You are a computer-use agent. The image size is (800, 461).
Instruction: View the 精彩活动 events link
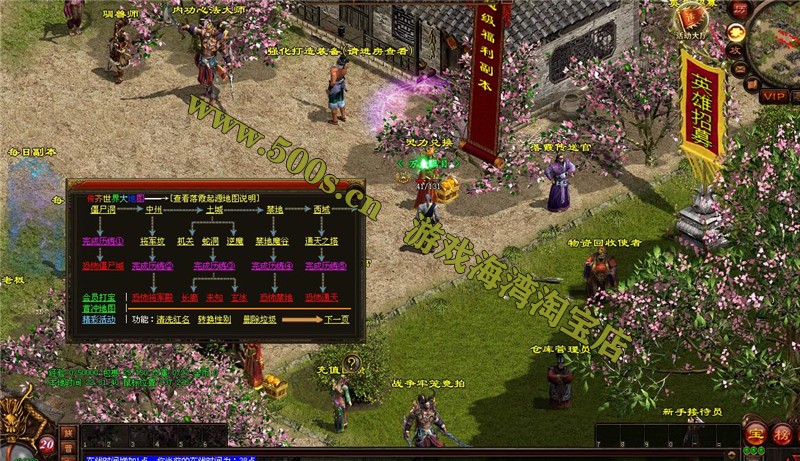99,320
